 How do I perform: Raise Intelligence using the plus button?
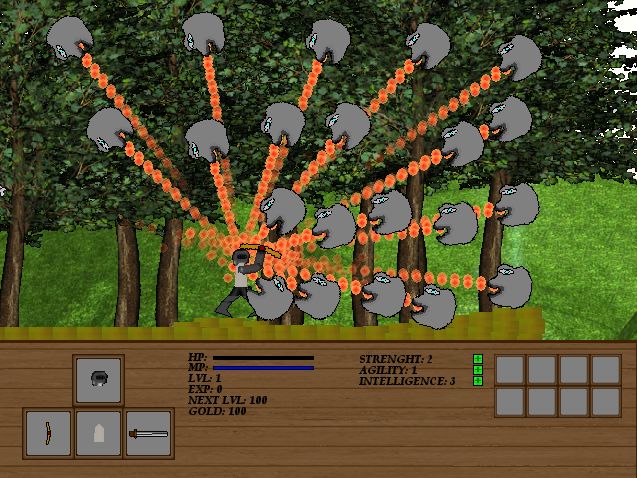pos(478,381)
